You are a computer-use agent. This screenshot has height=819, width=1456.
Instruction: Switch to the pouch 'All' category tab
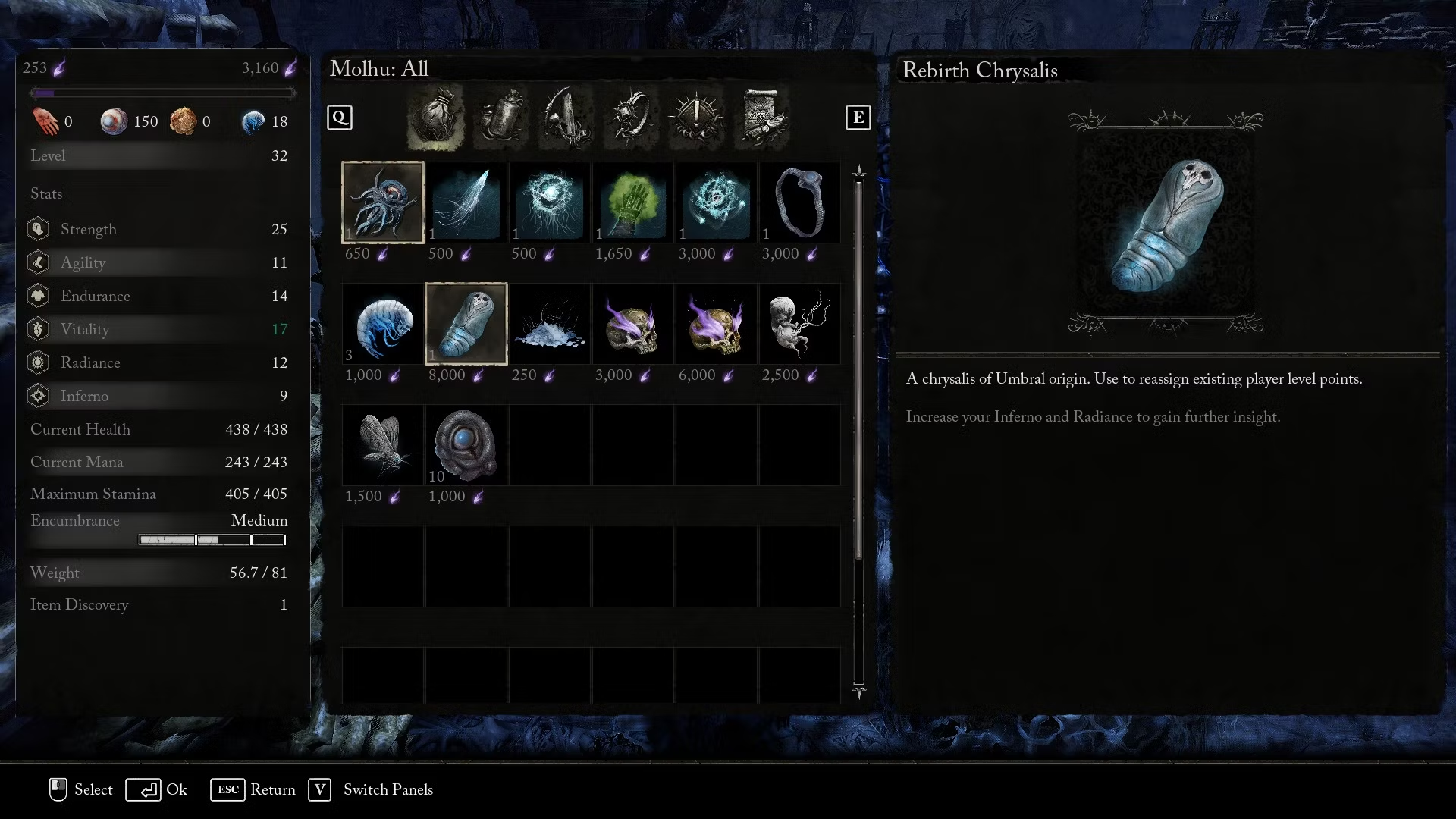(435, 118)
